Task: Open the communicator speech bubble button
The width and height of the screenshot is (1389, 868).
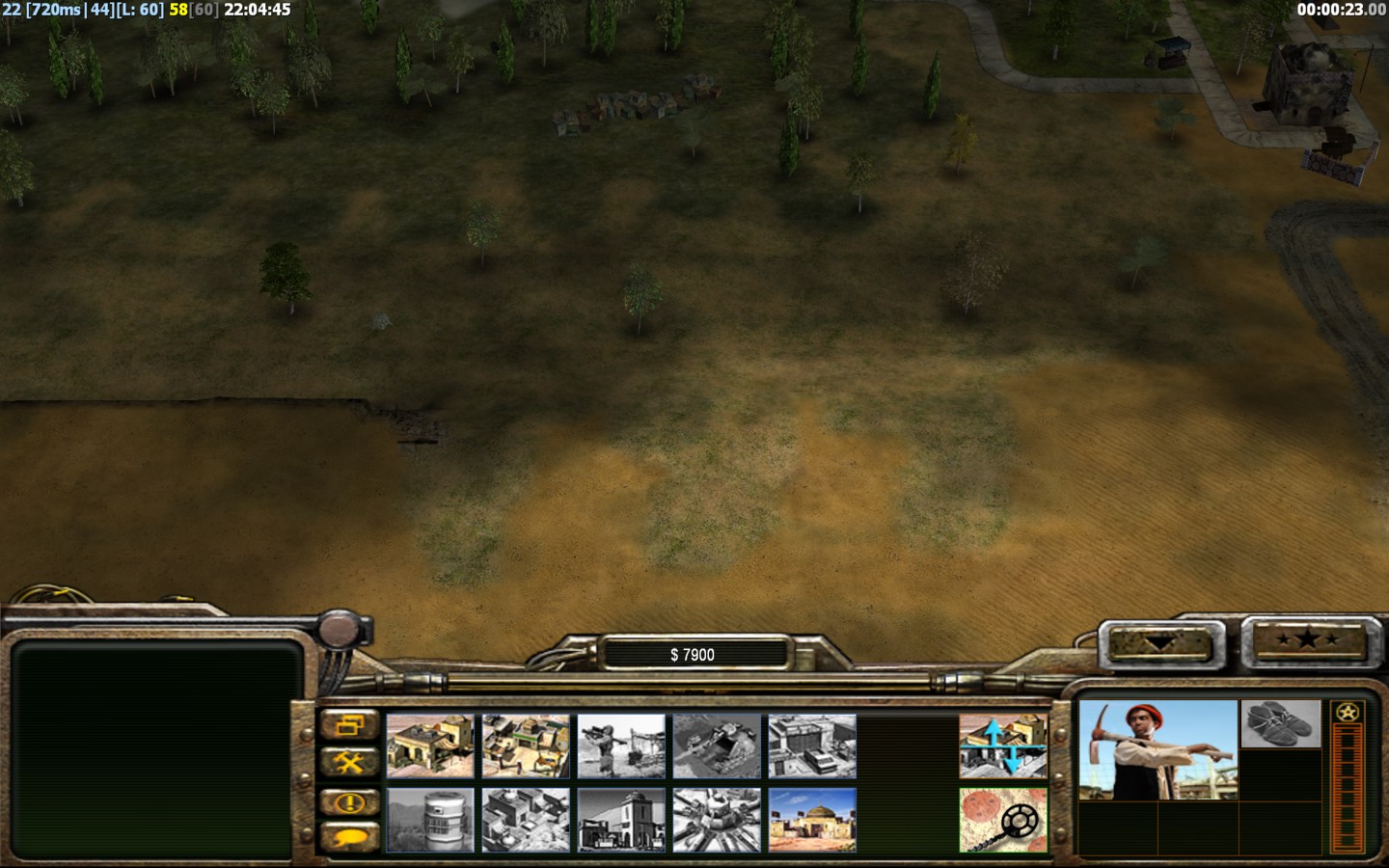Action: click(x=349, y=837)
